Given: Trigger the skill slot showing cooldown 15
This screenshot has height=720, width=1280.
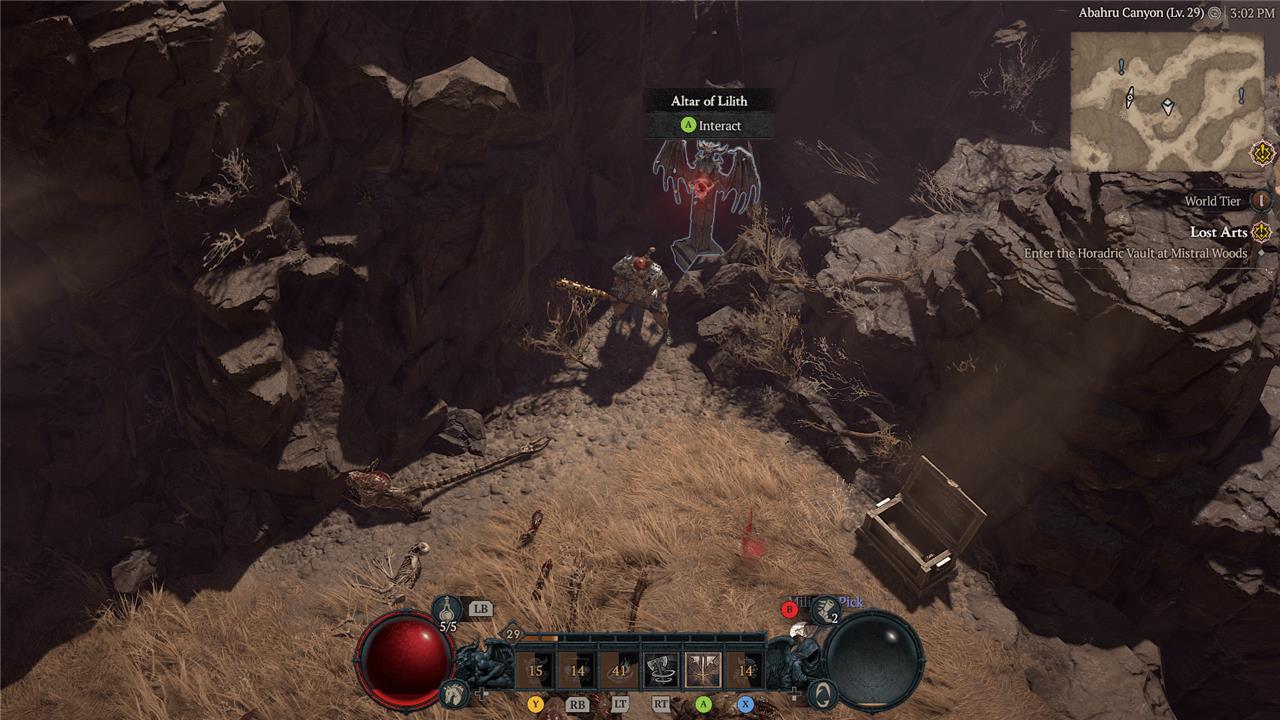Looking at the screenshot, I should pyautogui.click(x=535, y=670).
